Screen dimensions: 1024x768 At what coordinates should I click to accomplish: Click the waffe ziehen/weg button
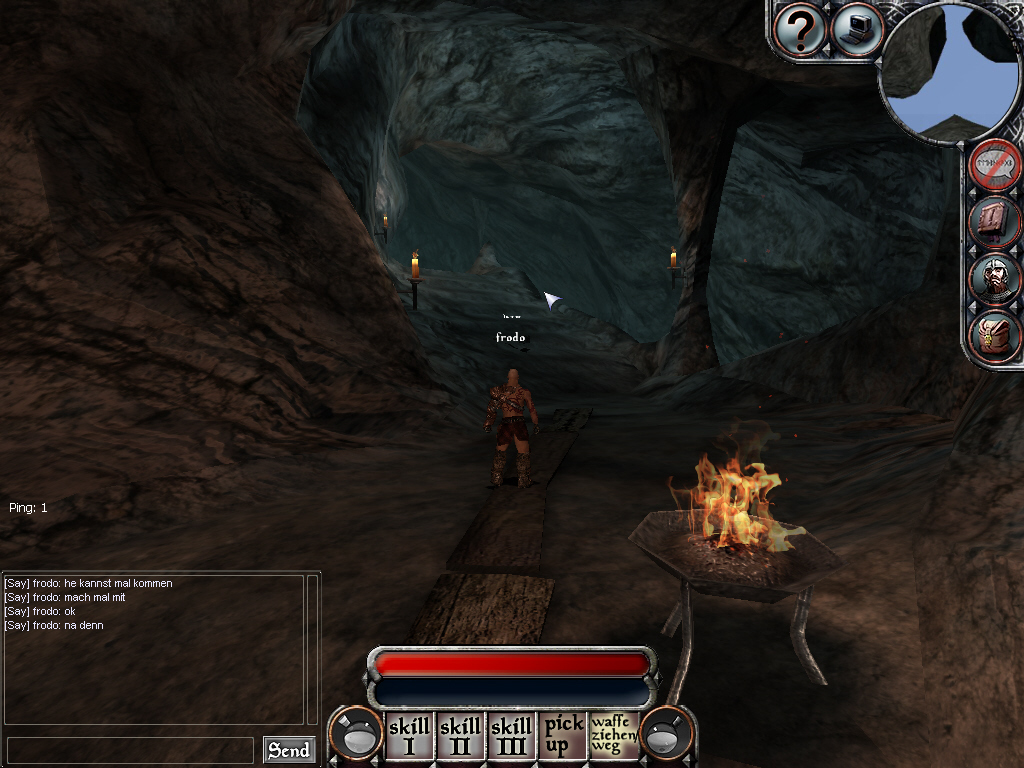click(x=613, y=736)
